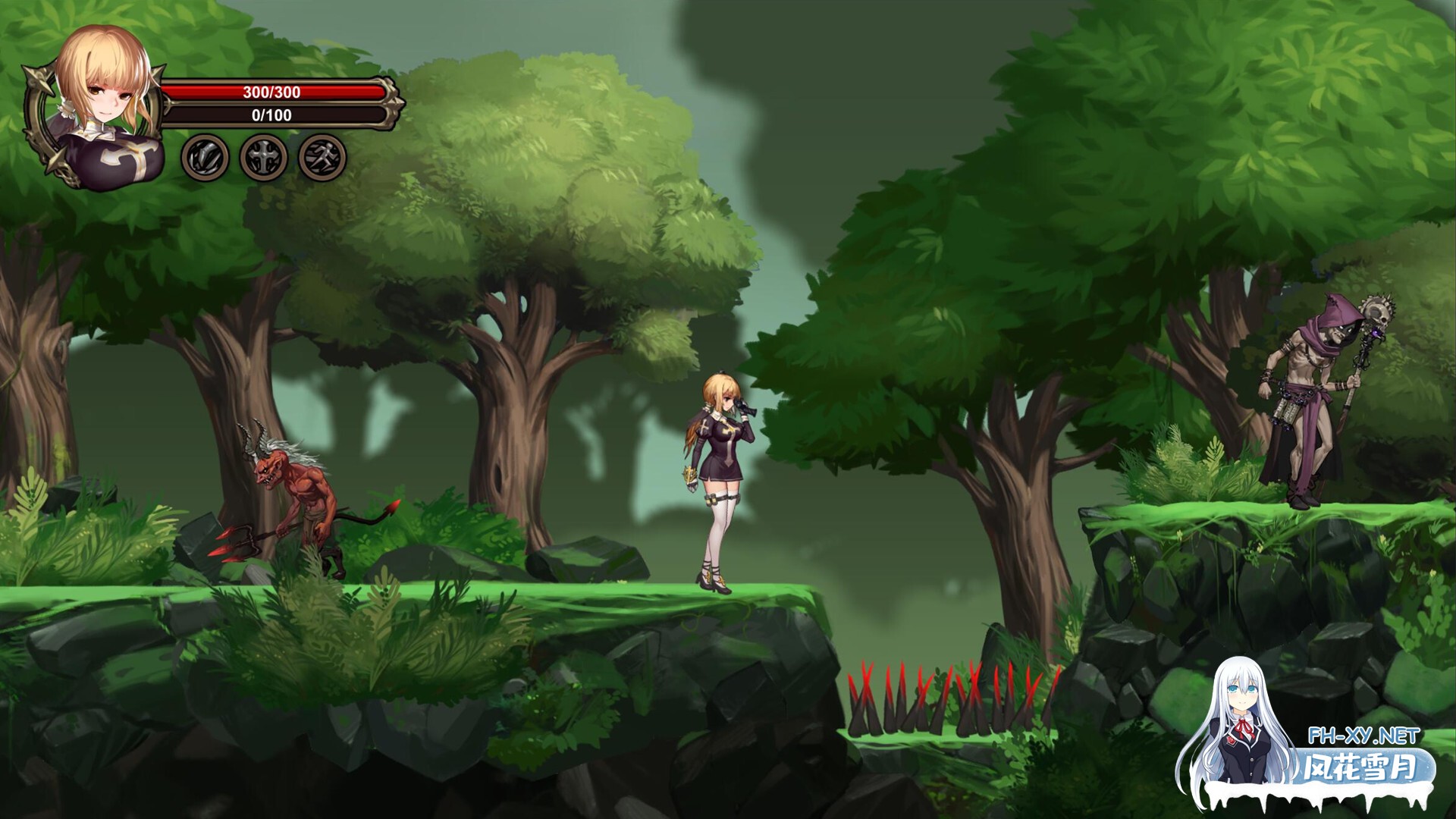Trigger the running dash skill icon
The height and width of the screenshot is (819, 1456).
point(323,158)
